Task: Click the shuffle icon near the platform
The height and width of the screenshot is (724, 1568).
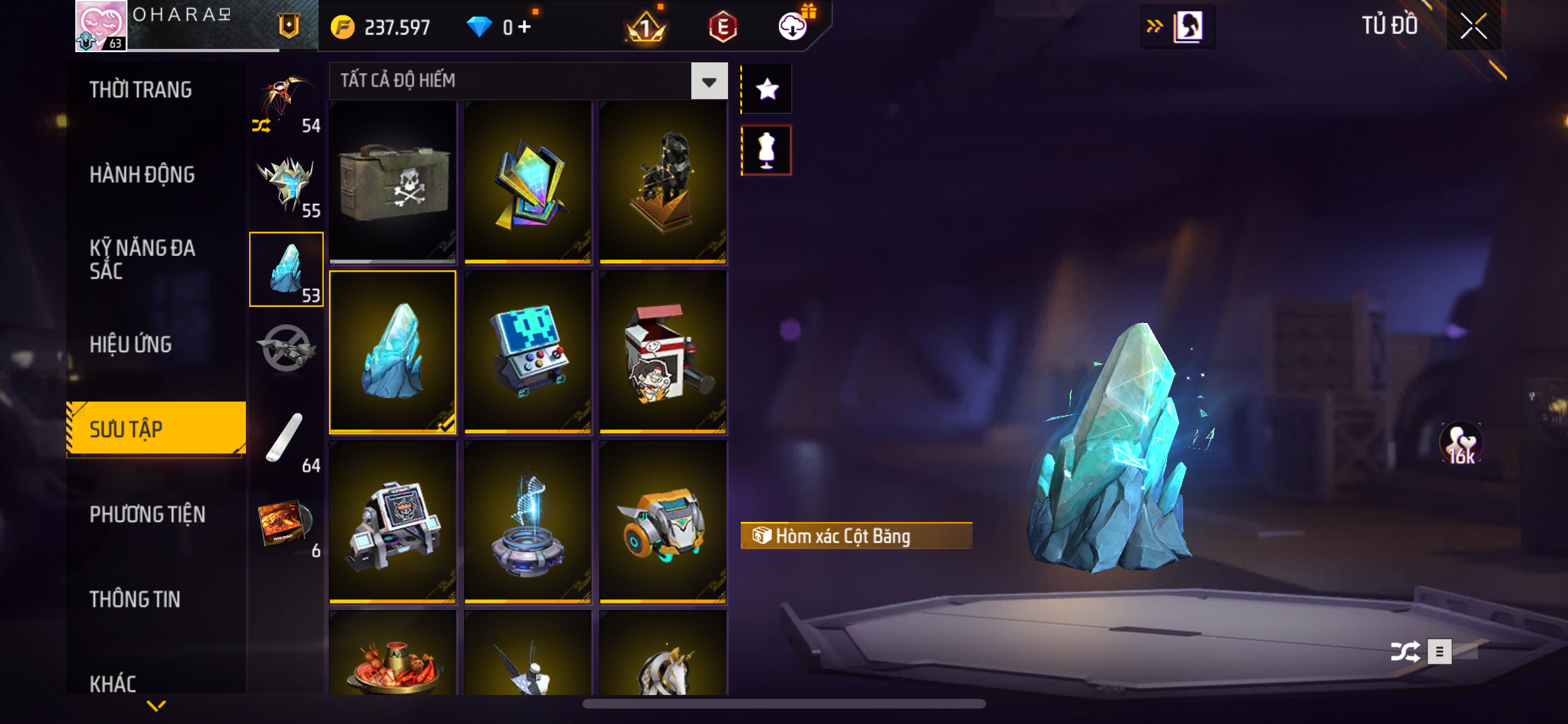Action: click(1405, 651)
